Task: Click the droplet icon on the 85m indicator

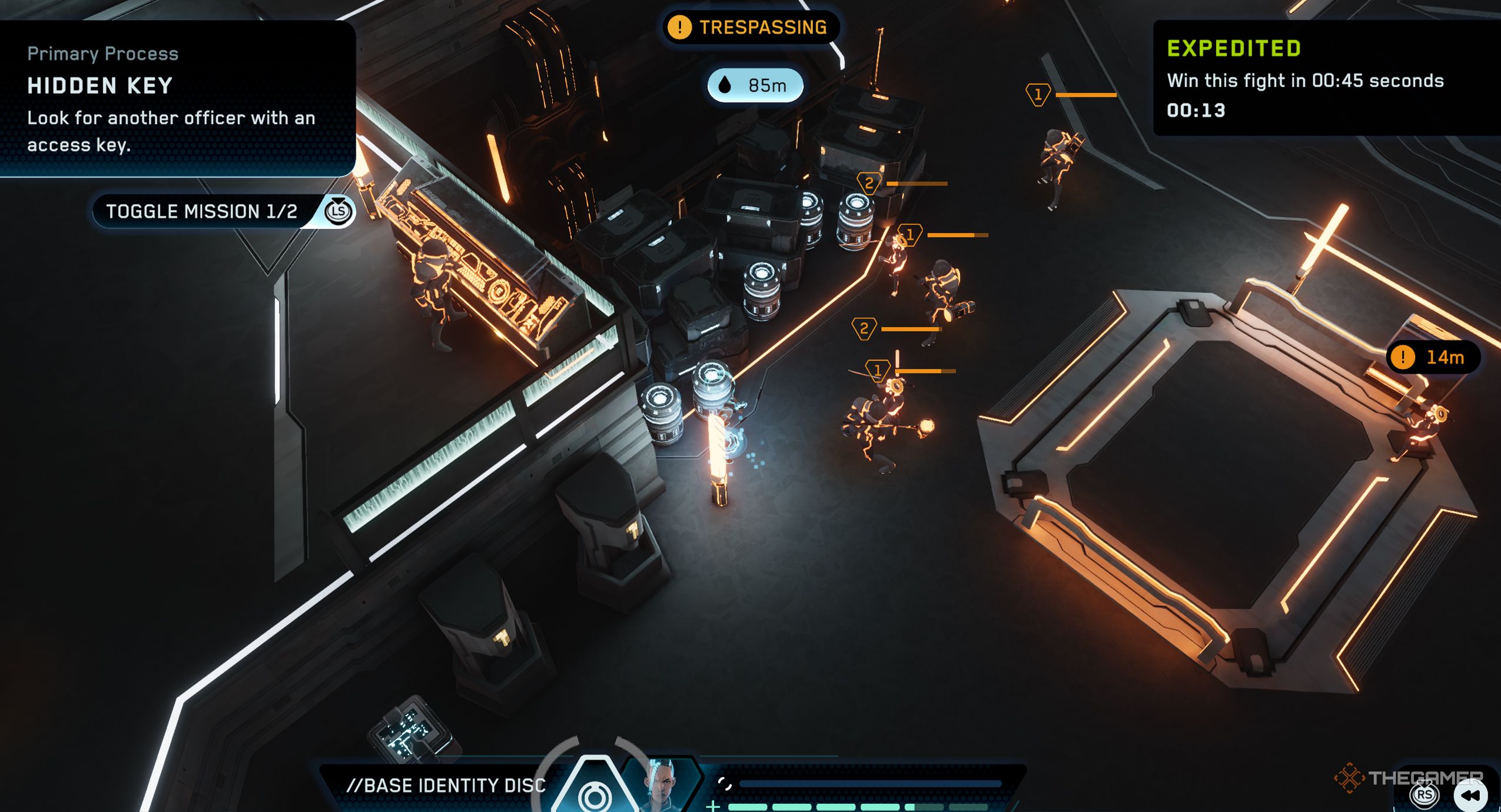Action: pyautogui.click(x=726, y=85)
